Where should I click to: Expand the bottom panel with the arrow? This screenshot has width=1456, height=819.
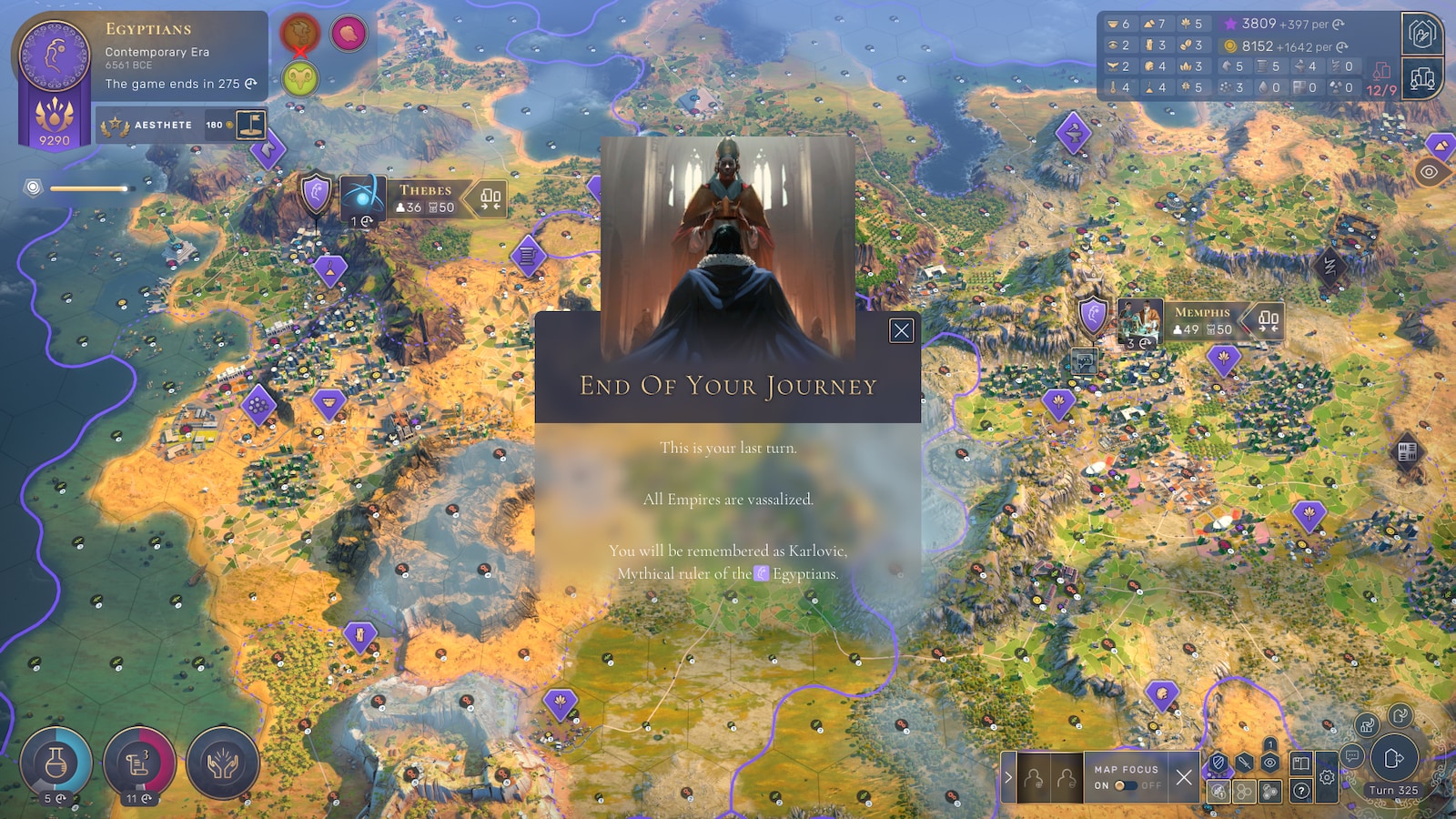coord(1007,777)
